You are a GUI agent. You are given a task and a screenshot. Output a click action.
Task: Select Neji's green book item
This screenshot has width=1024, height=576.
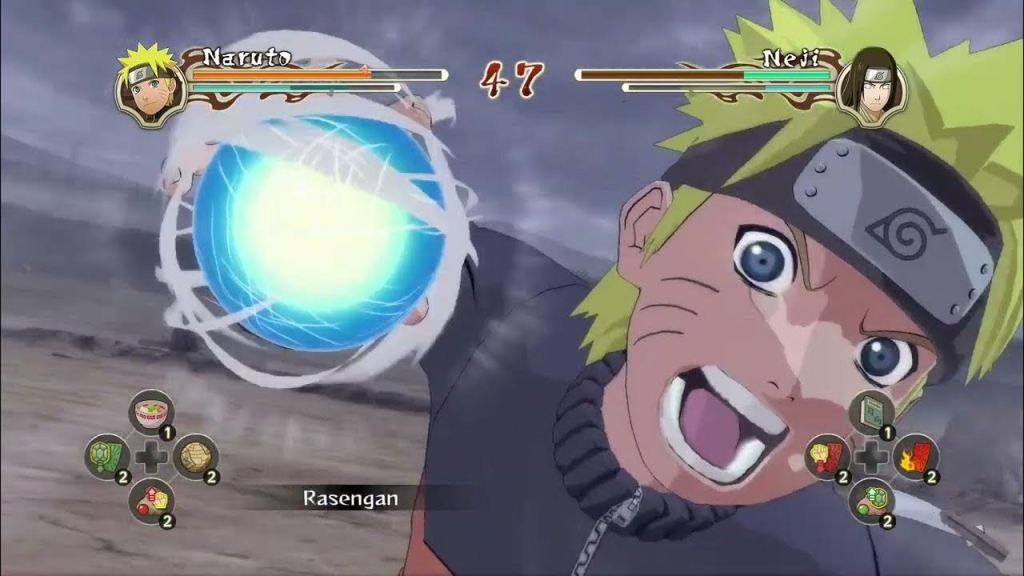[x=871, y=412]
